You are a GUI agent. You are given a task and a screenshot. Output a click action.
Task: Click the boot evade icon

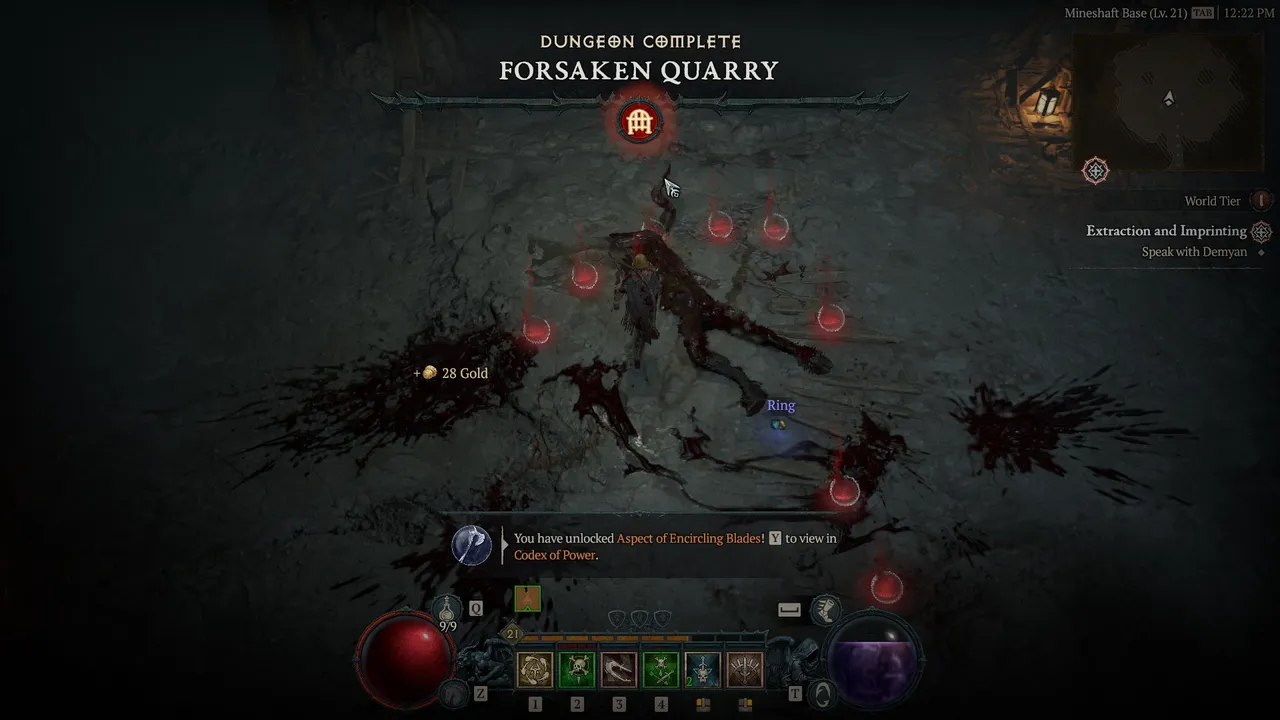(x=825, y=608)
